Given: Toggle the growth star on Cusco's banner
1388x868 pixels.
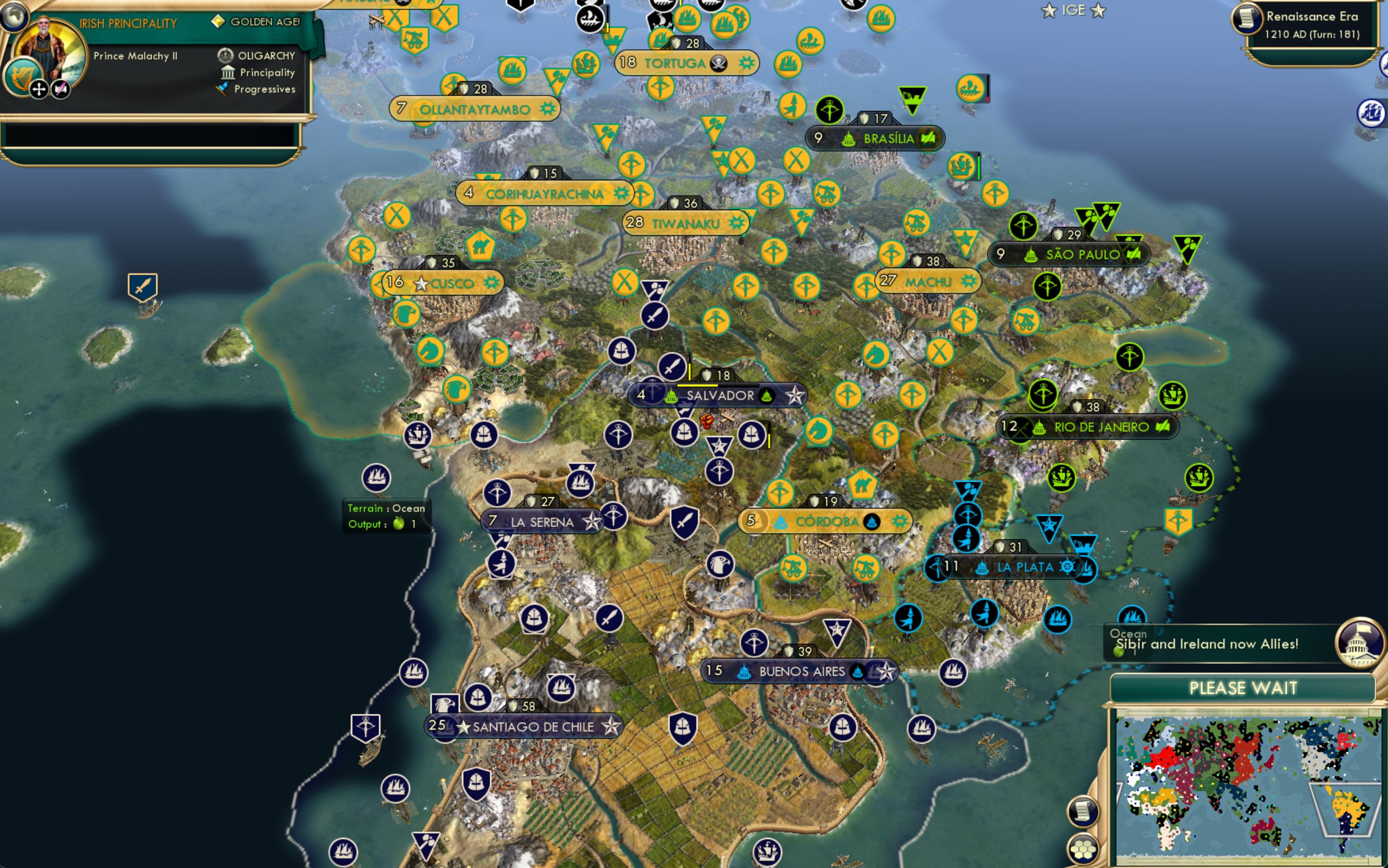Looking at the screenshot, I should (421, 282).
